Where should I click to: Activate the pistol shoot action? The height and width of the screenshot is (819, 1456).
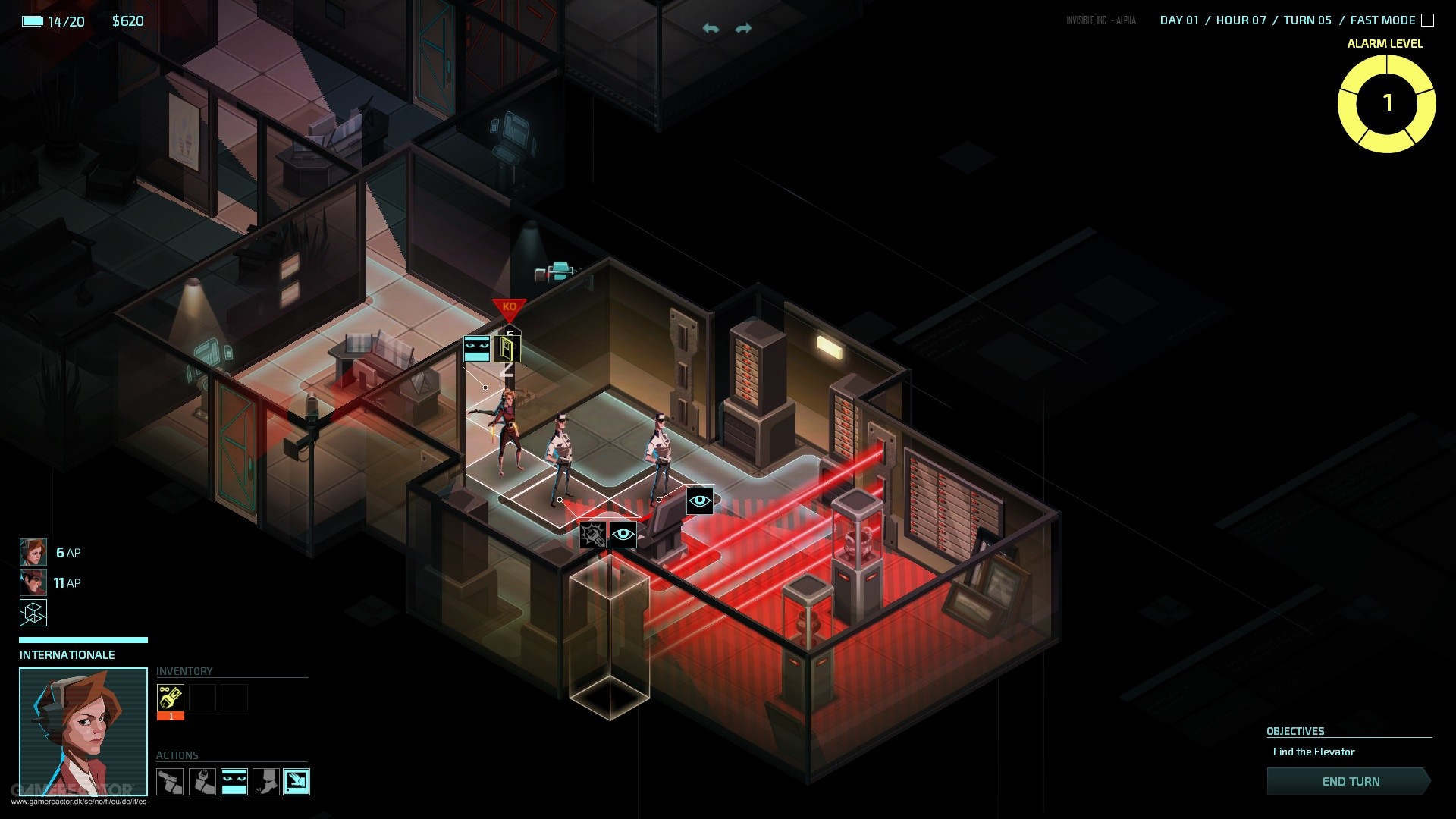tap(170, 782)
